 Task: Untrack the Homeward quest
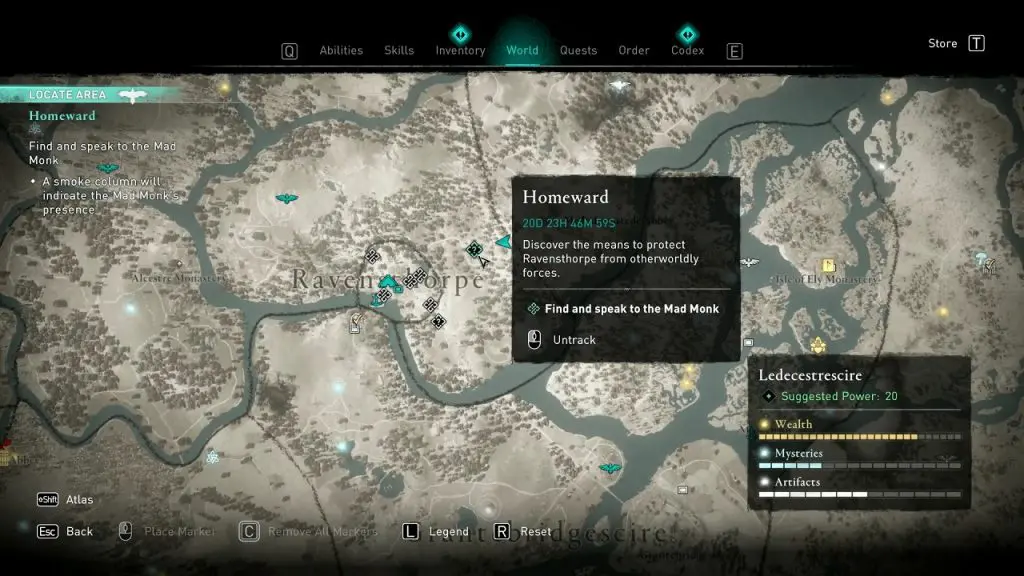[x=574, y=340]
